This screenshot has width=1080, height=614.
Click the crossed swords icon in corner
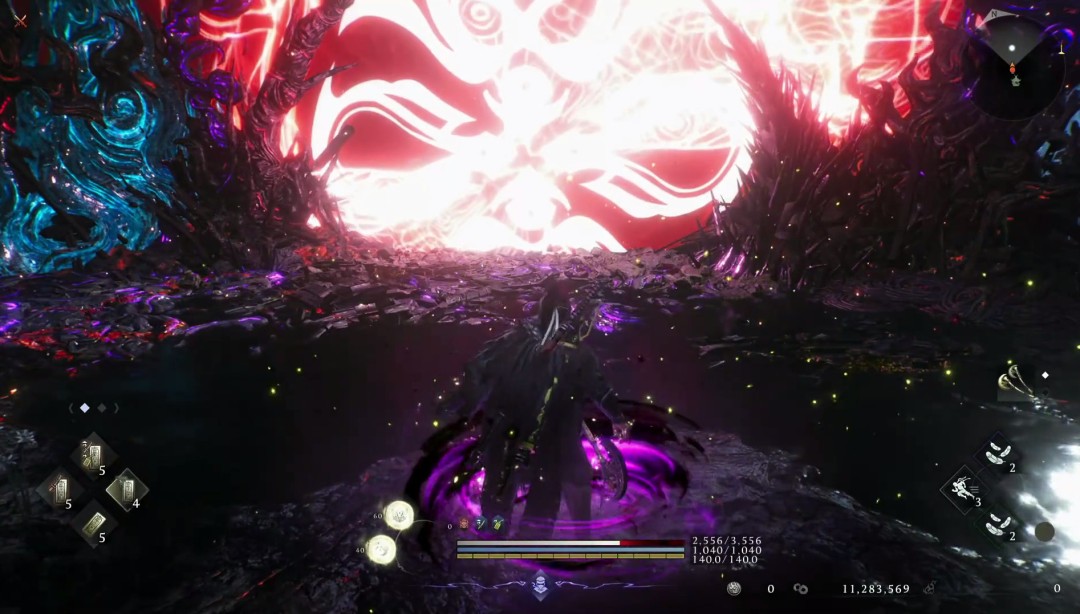[20, 20]
